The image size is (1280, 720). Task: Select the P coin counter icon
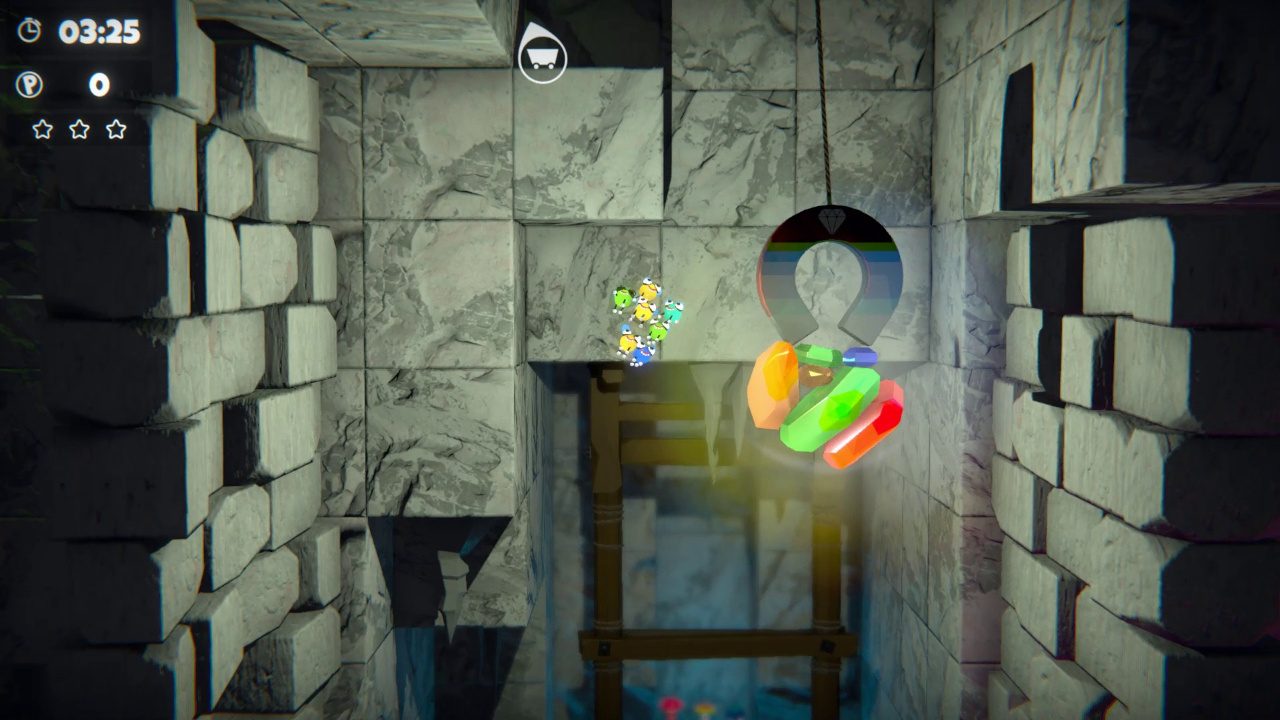coord(30,86)
